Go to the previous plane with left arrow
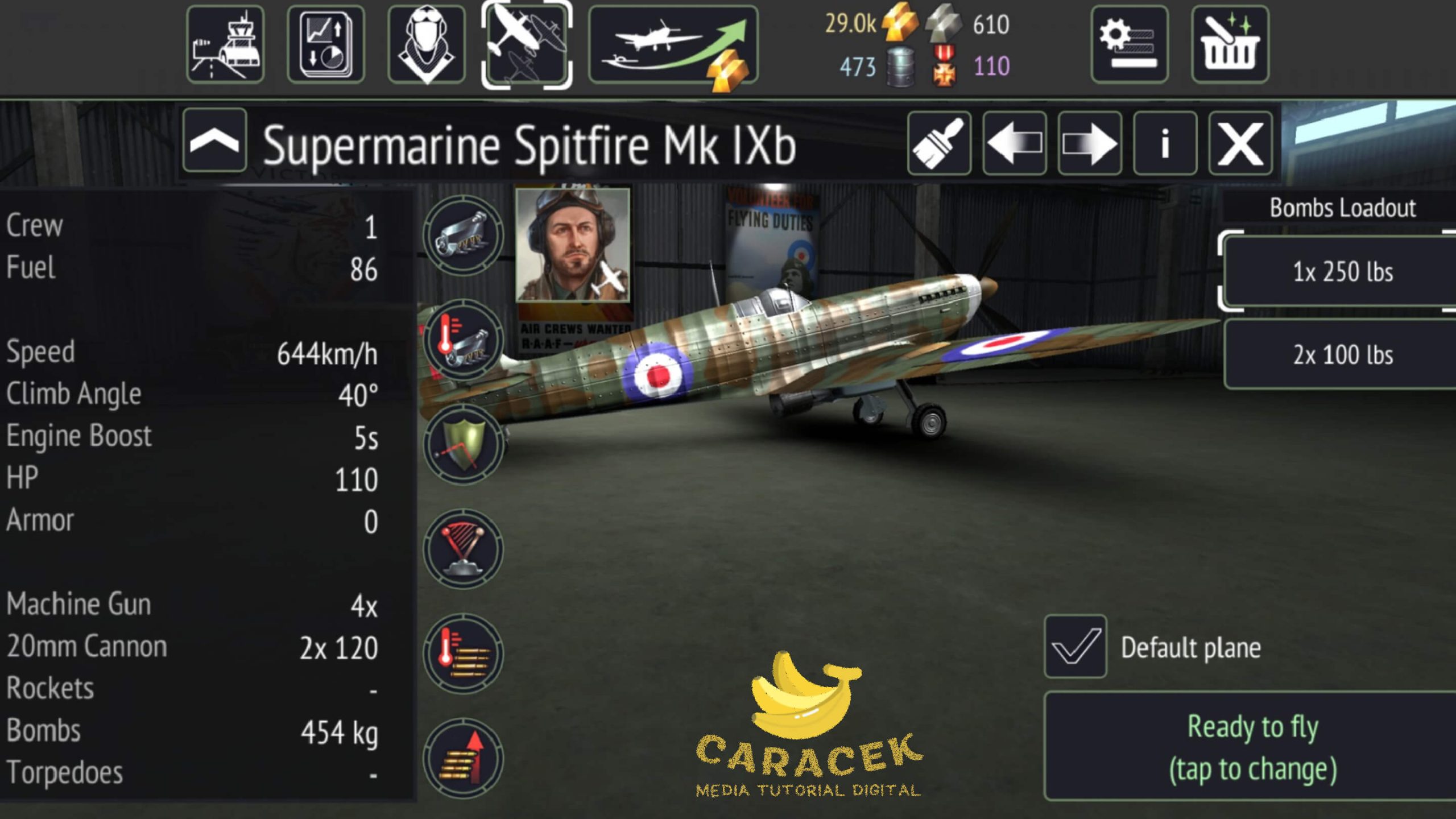 pos(1014,143)
